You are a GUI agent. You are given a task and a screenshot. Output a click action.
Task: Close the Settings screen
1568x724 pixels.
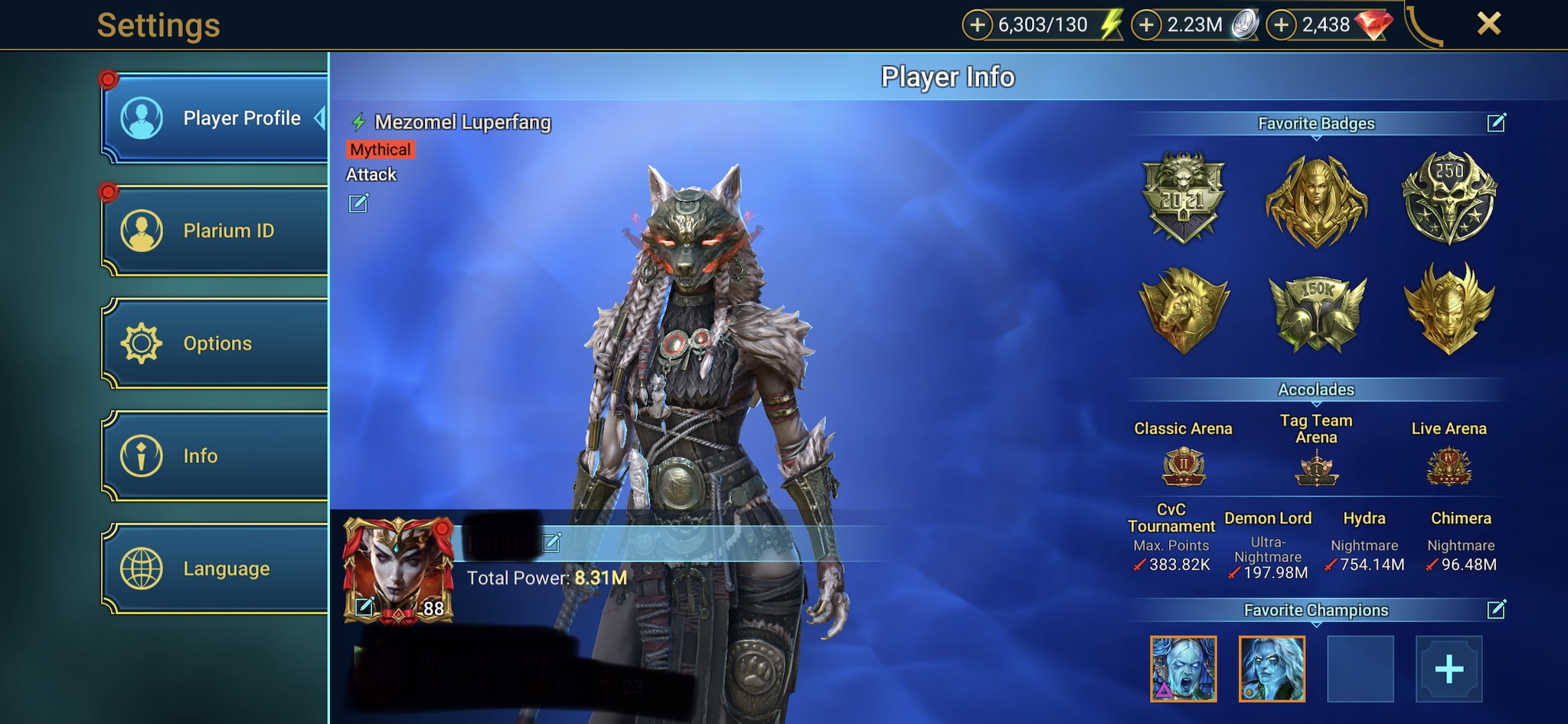(x=1488, y=24)
